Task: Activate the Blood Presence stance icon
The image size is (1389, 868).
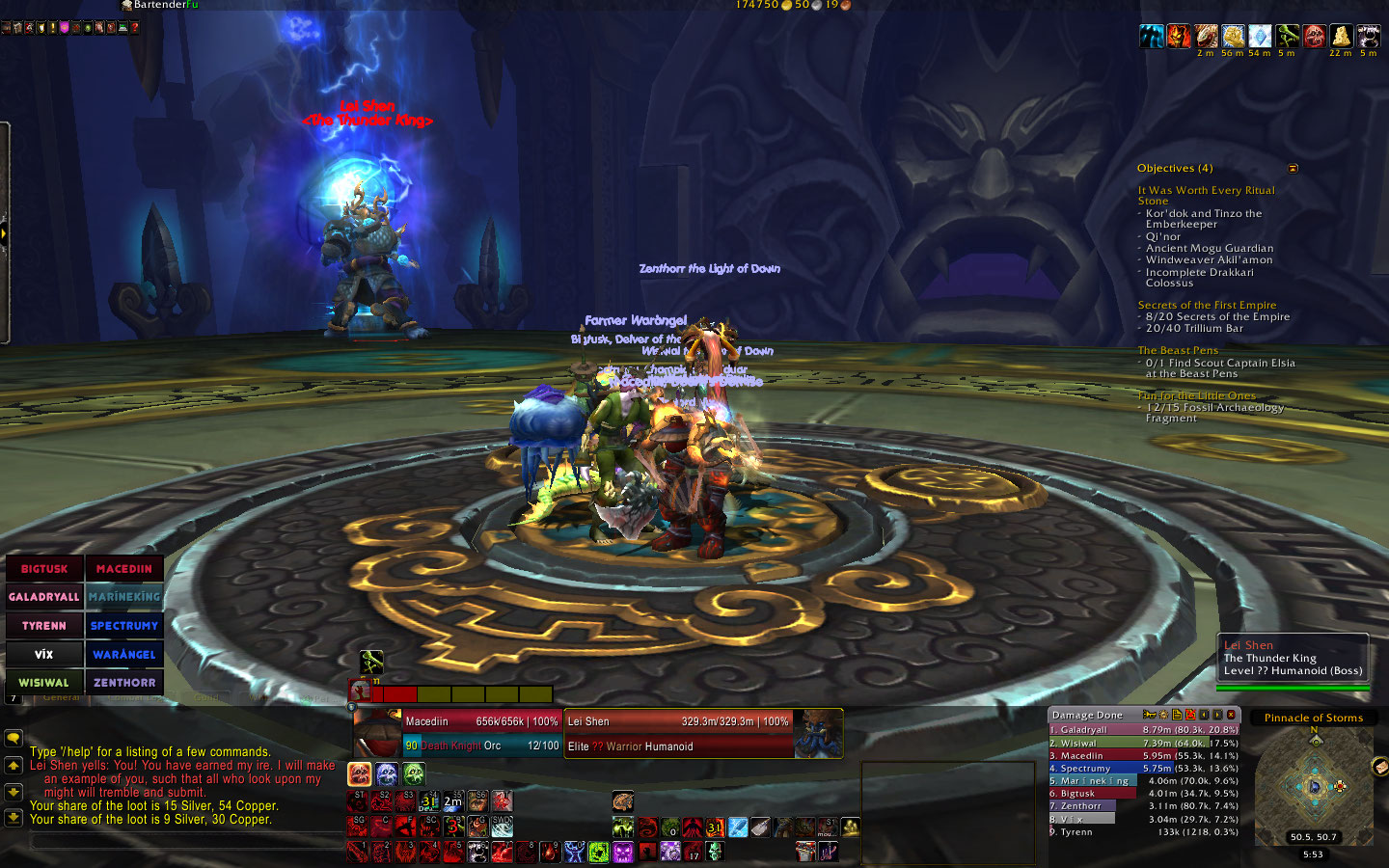Action: pyautogui.click(x=360, y=773)
